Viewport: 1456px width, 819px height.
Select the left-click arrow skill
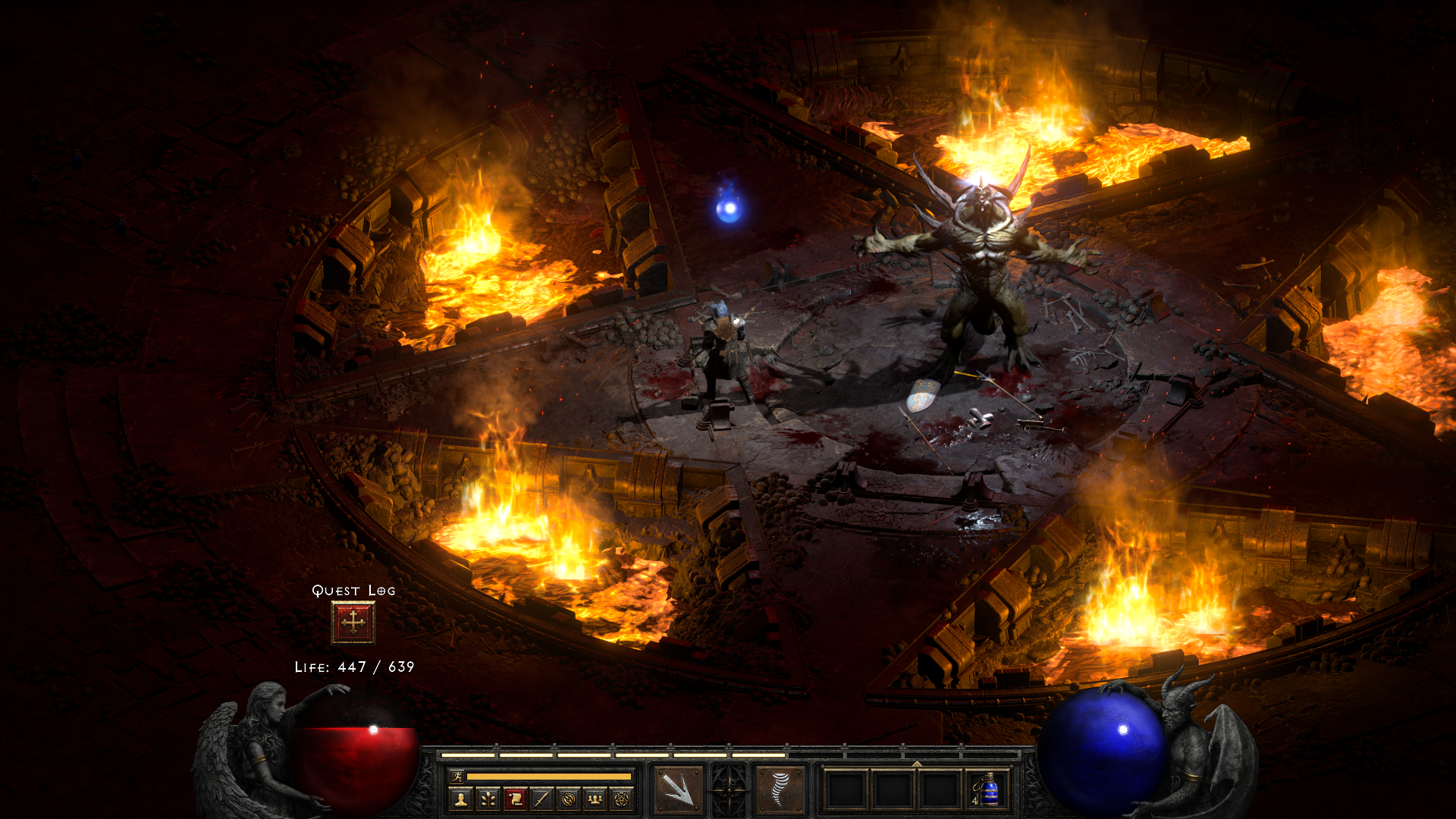tap(676, 789)
